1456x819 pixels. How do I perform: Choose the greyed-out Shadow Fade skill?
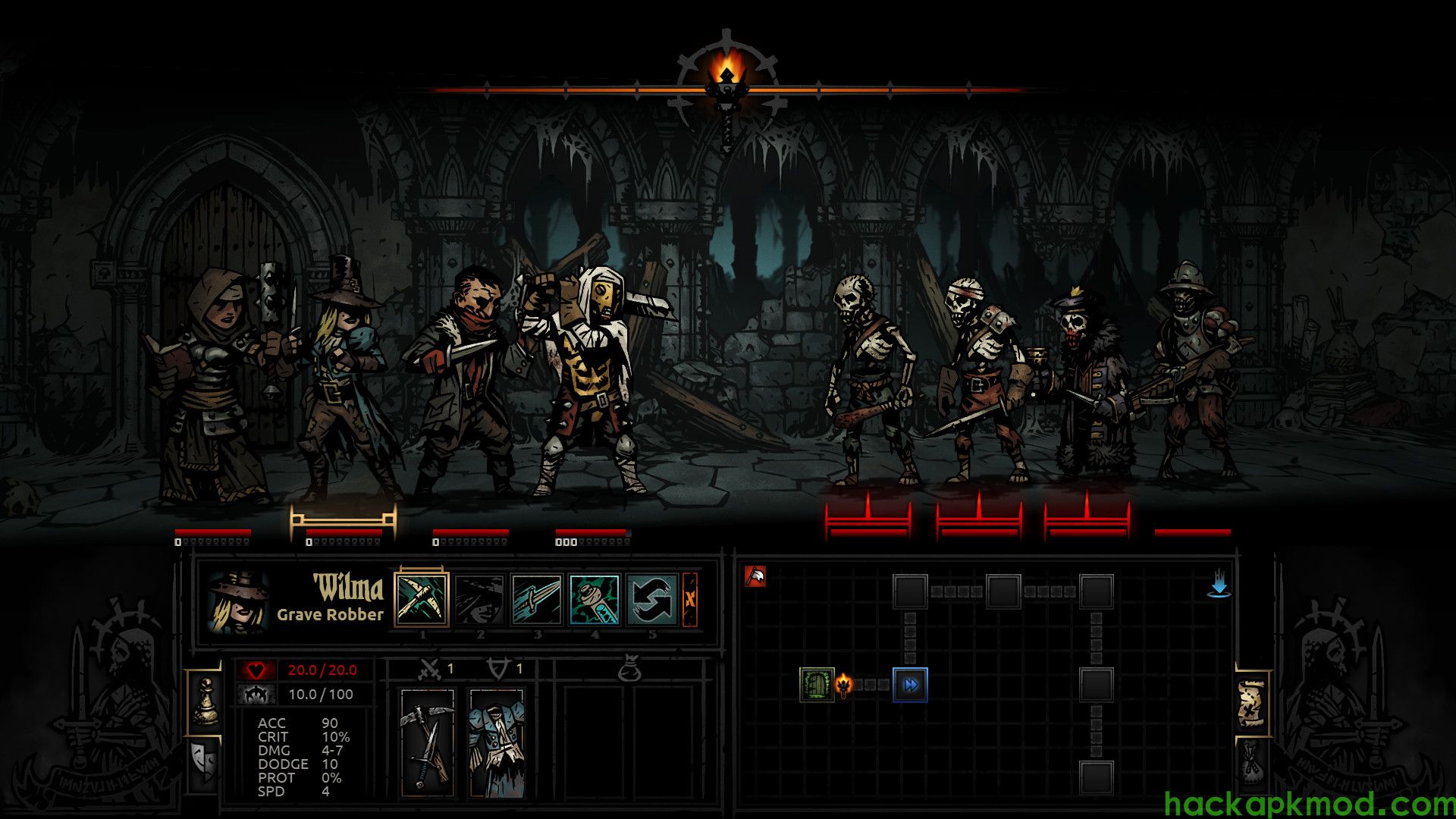point(479,599)
